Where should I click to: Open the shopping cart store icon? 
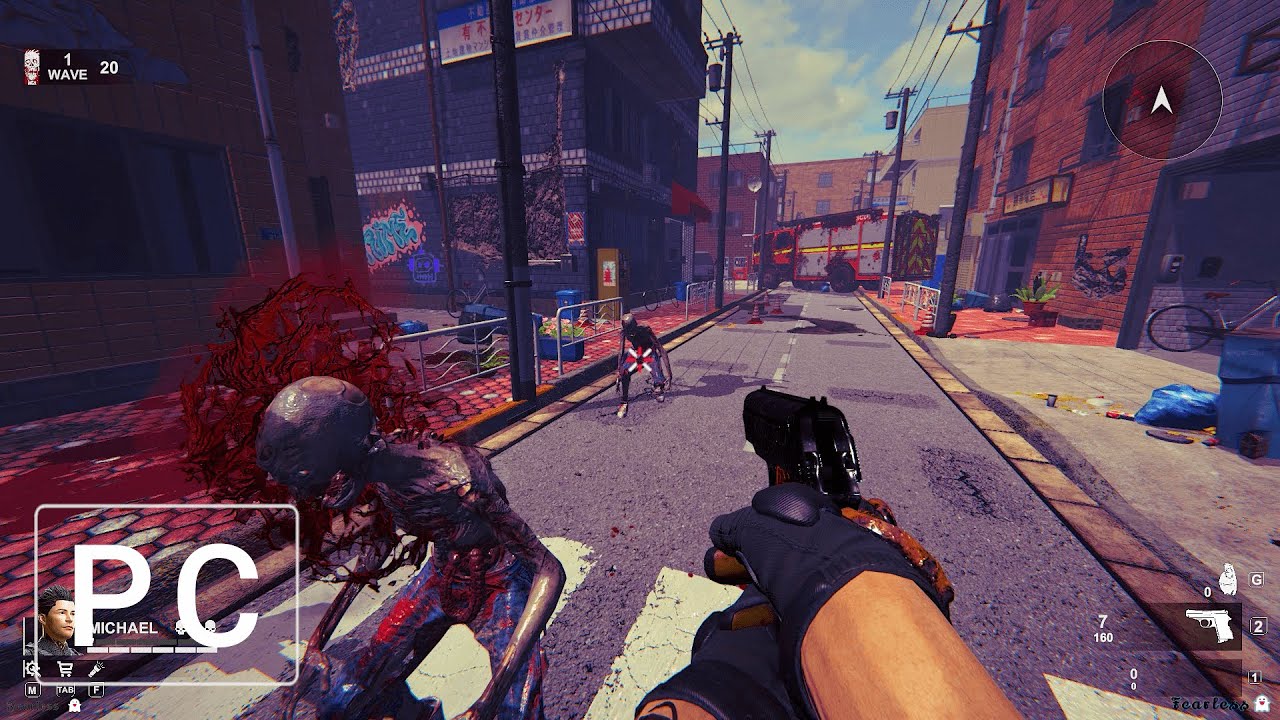point(65,669)
